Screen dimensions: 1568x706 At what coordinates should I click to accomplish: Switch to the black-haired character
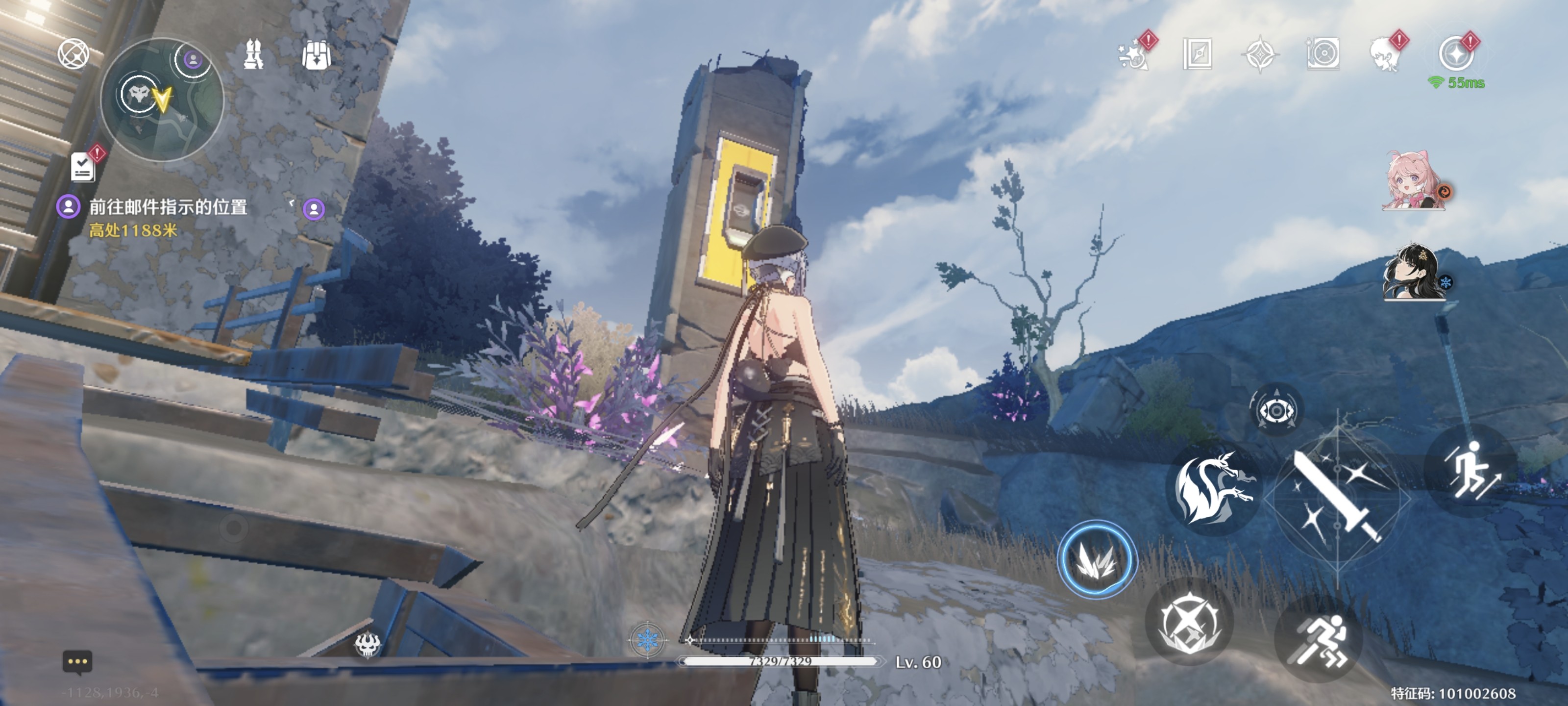tap(1413, 273)
